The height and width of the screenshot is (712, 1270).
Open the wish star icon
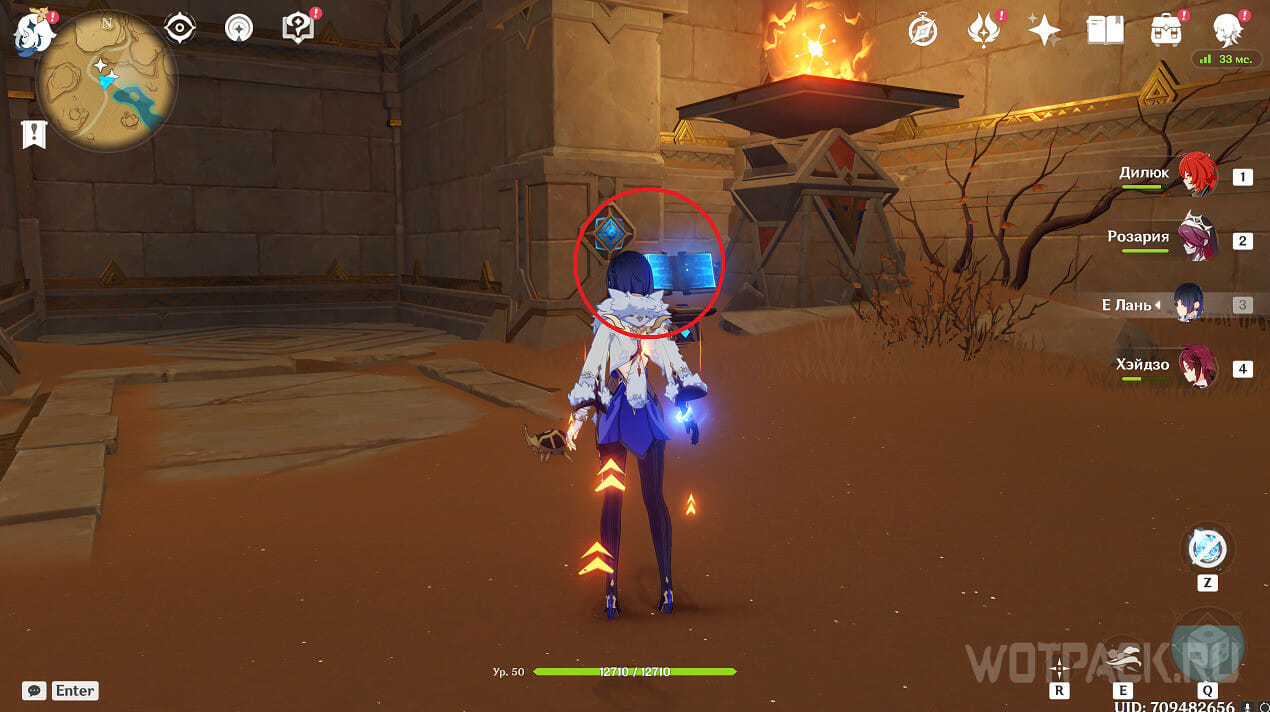[1044, 31]
